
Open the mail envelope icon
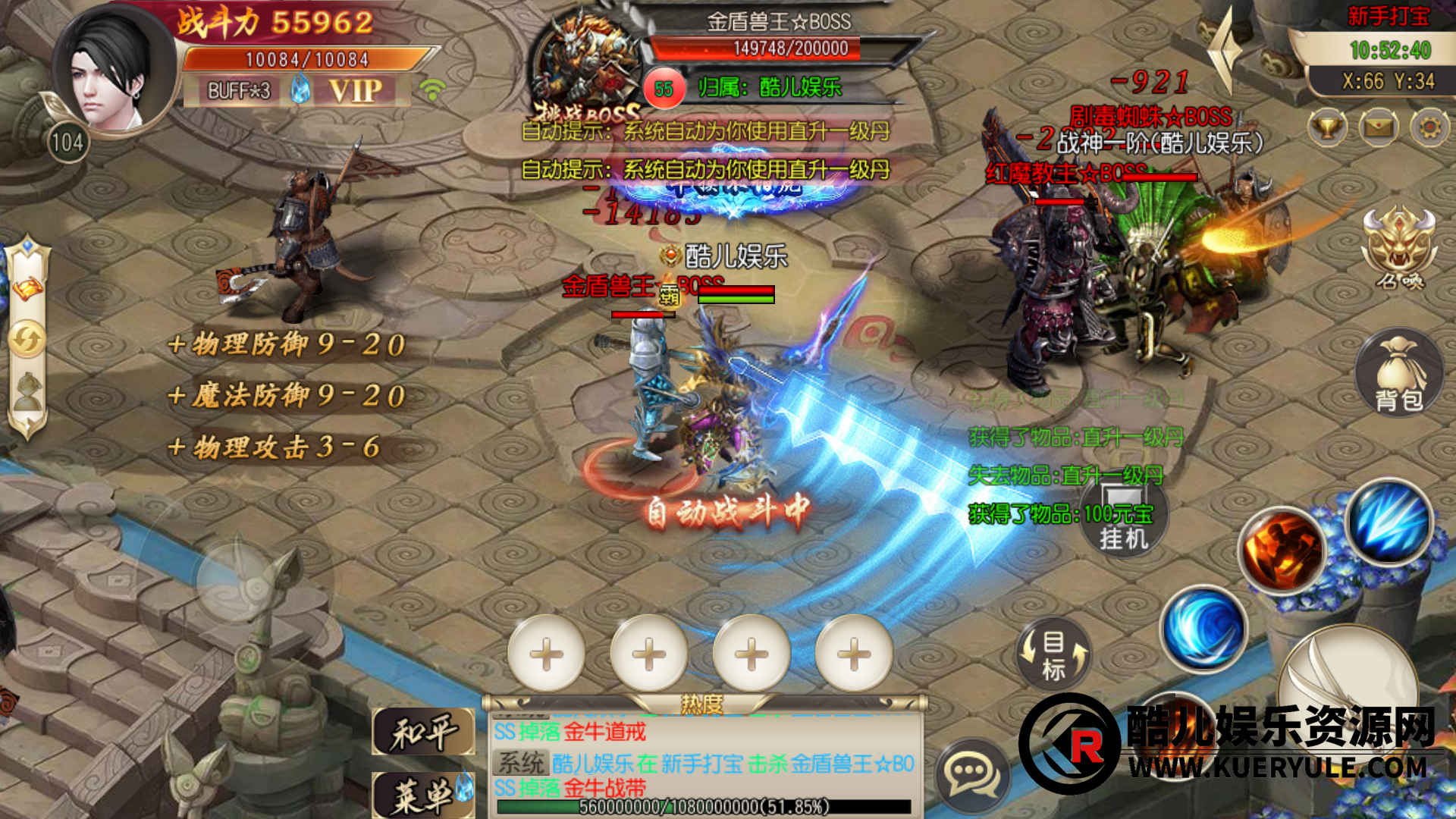(1379, 127)
